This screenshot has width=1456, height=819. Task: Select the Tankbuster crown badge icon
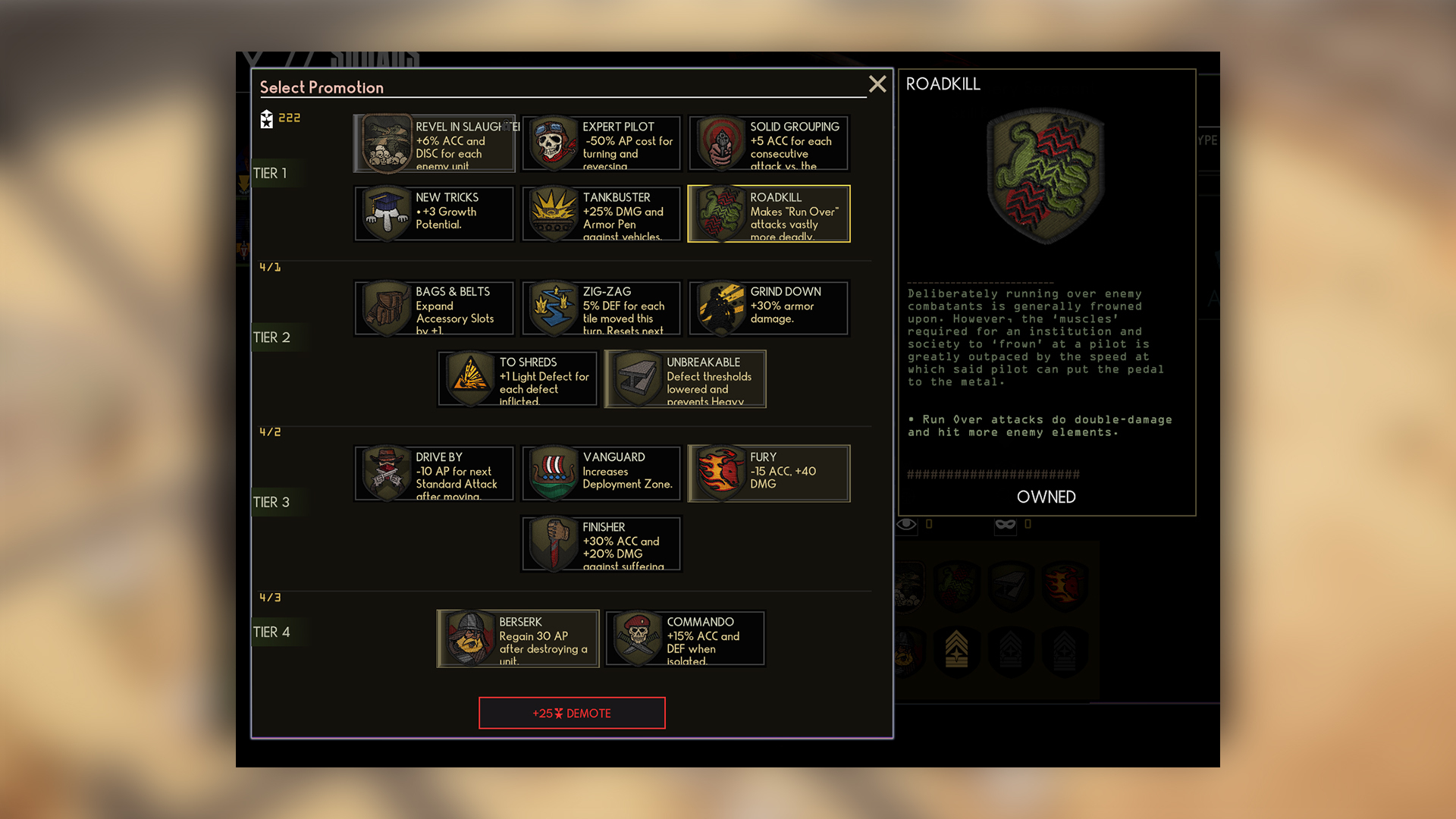(x=552, y=214)
